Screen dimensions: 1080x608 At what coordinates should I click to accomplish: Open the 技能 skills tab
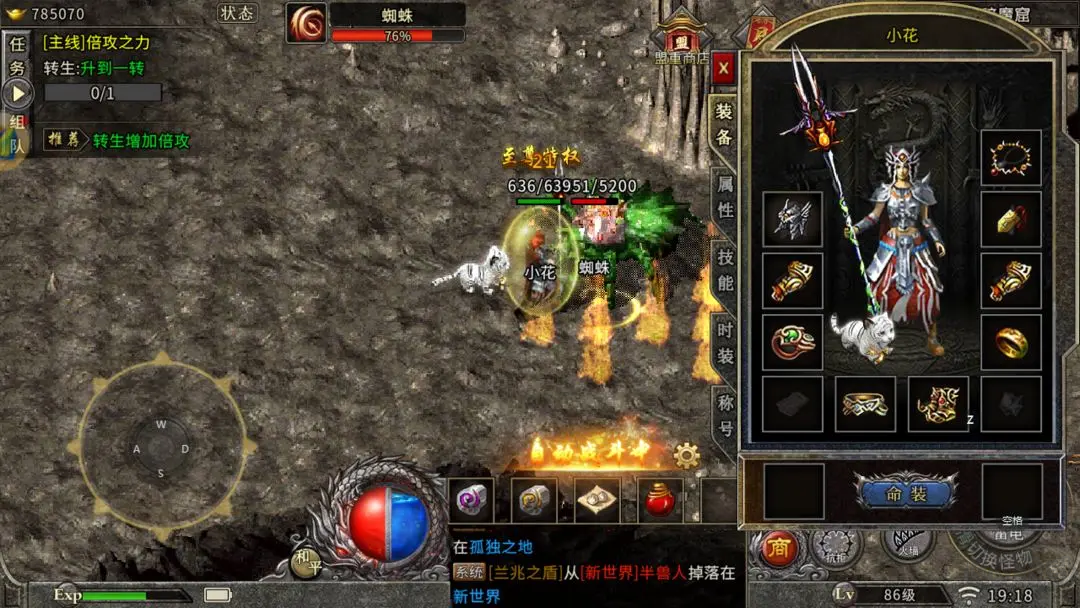click(x=725, y=269)
